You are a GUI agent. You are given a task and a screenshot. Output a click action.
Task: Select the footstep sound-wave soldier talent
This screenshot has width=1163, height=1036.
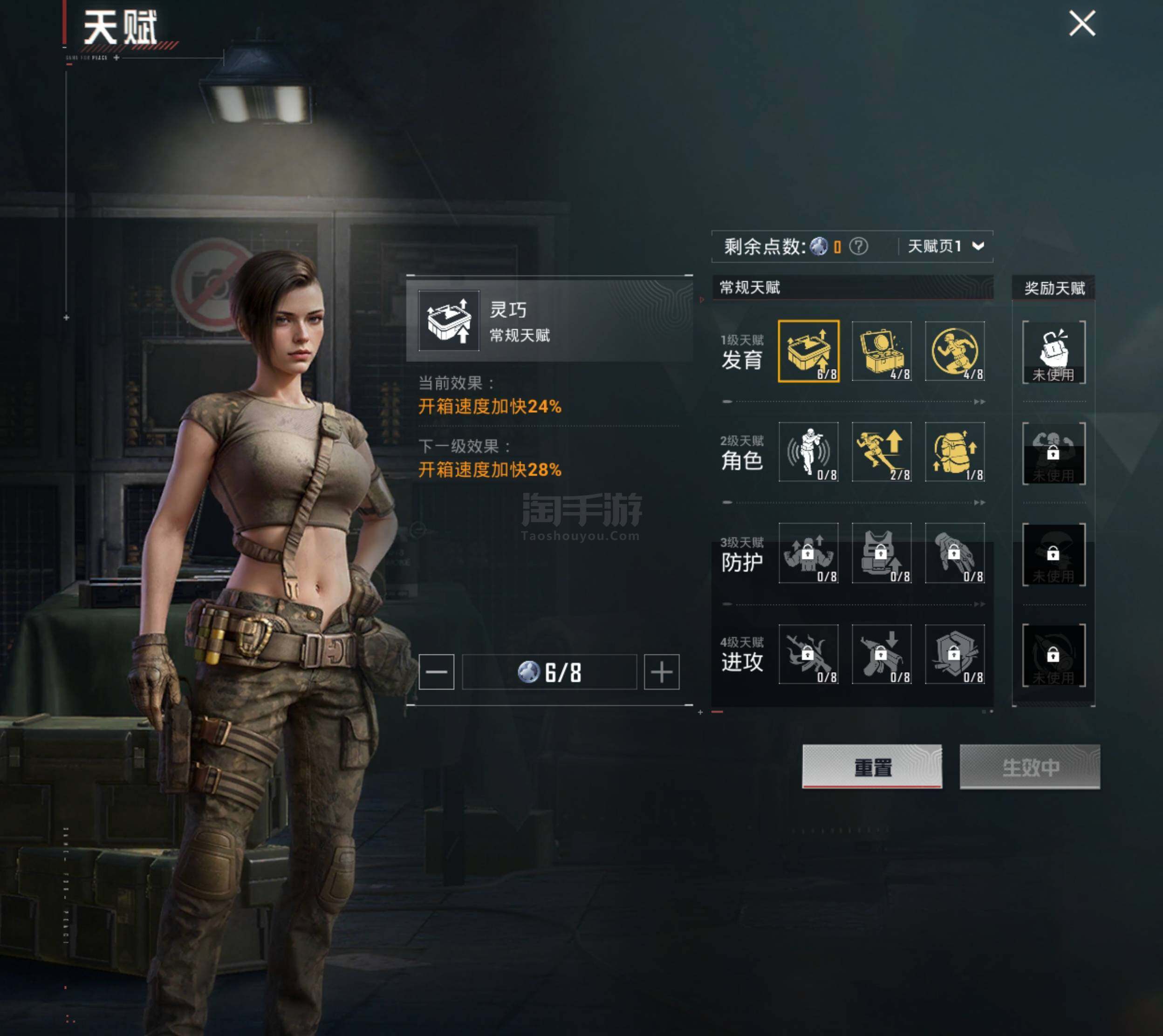coord(808,451)
